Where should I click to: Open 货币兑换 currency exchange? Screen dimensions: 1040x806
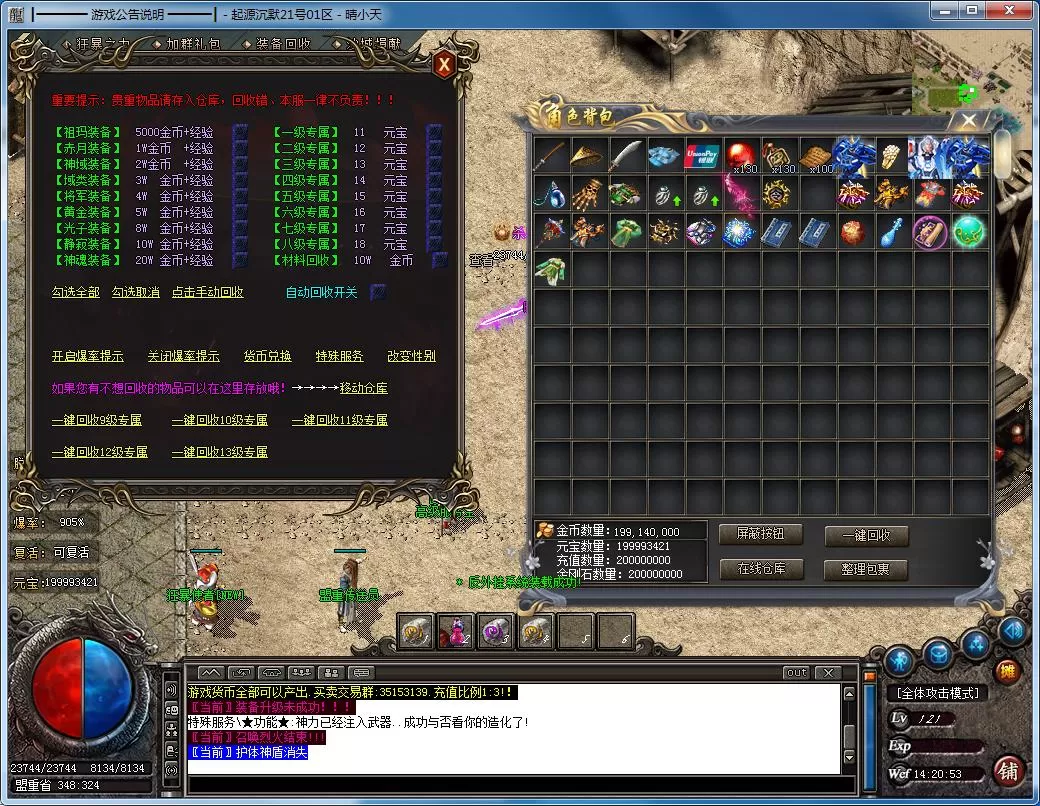(x=268, y=356)
